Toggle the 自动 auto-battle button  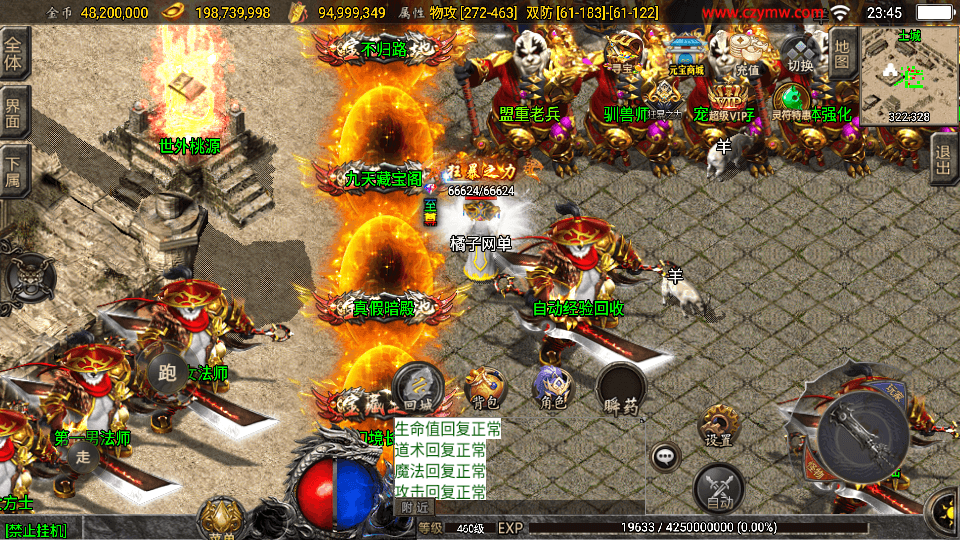[719, 488]
